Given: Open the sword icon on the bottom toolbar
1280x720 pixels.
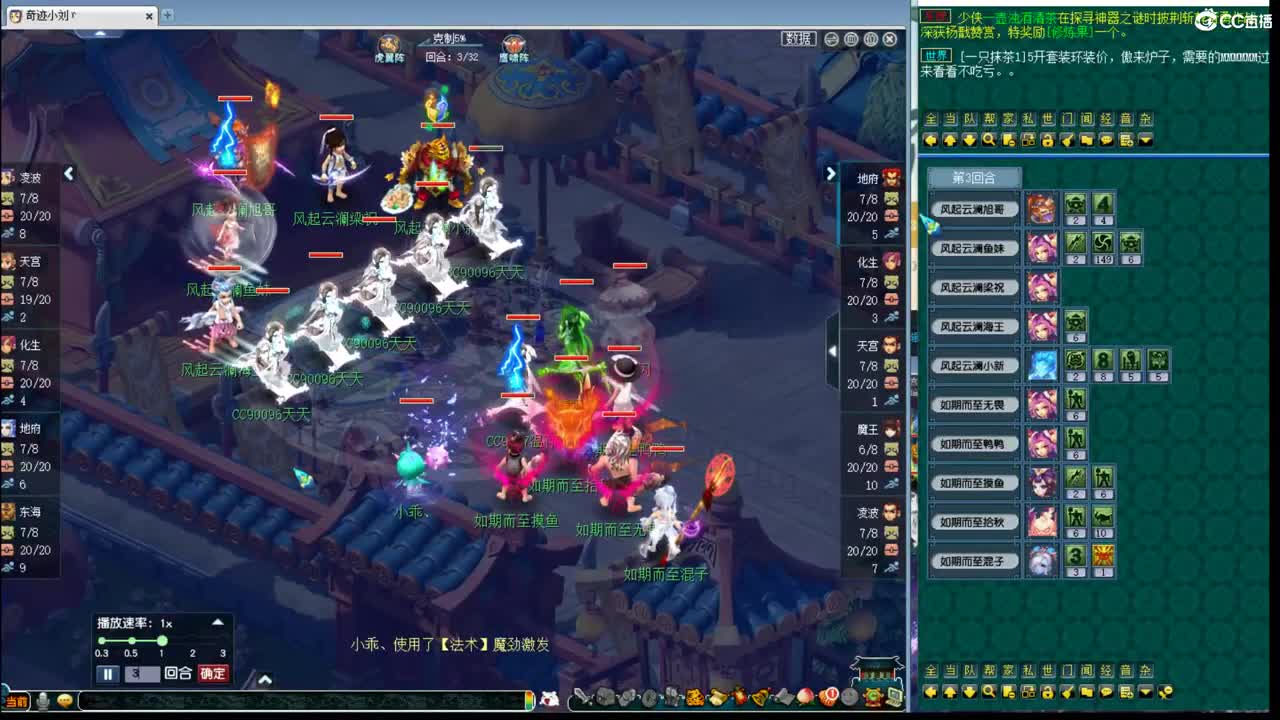Looking at the screenshot, I should pos(581,698).
